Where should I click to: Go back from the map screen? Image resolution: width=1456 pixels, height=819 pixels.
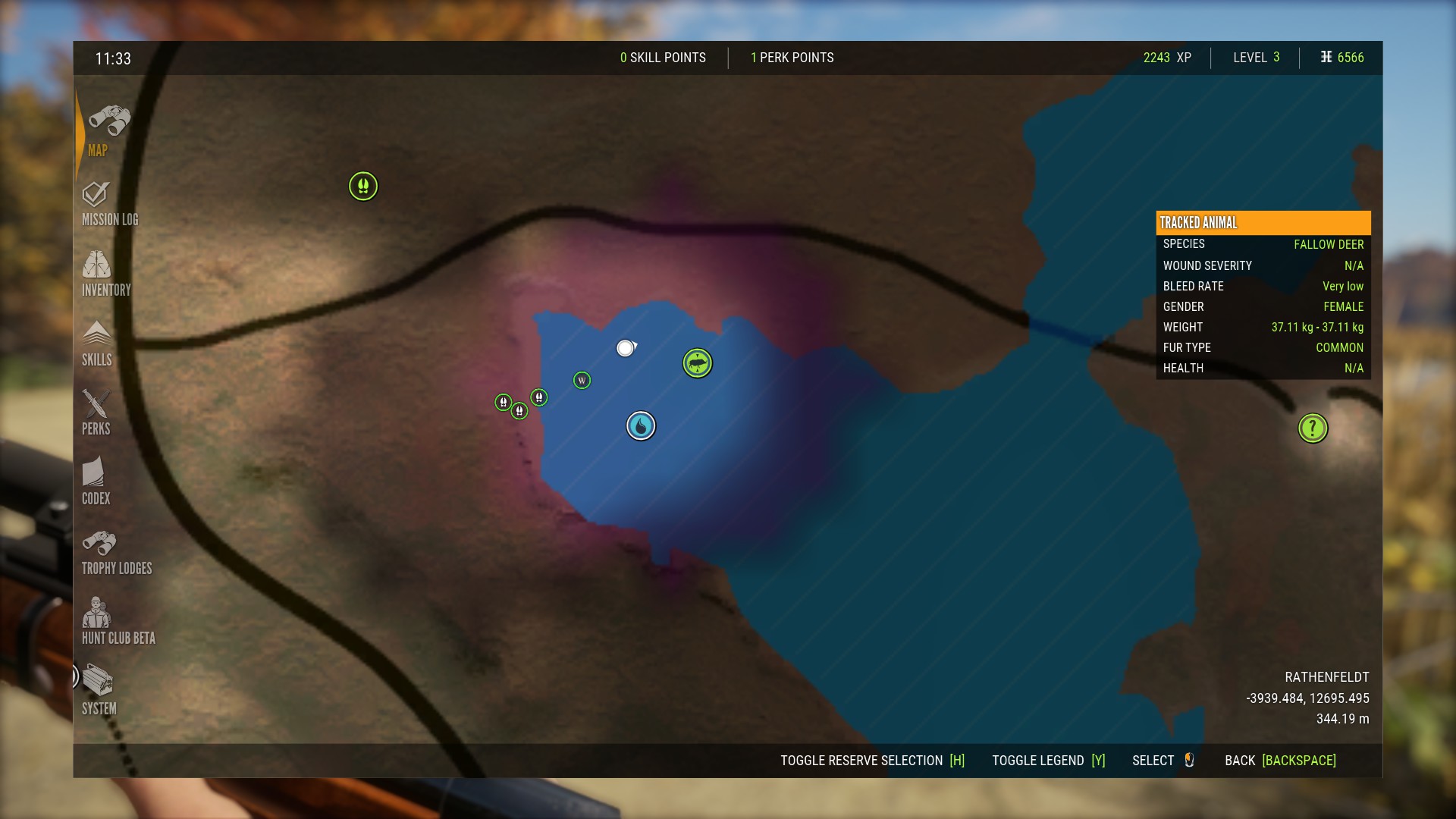(1280, 761)
